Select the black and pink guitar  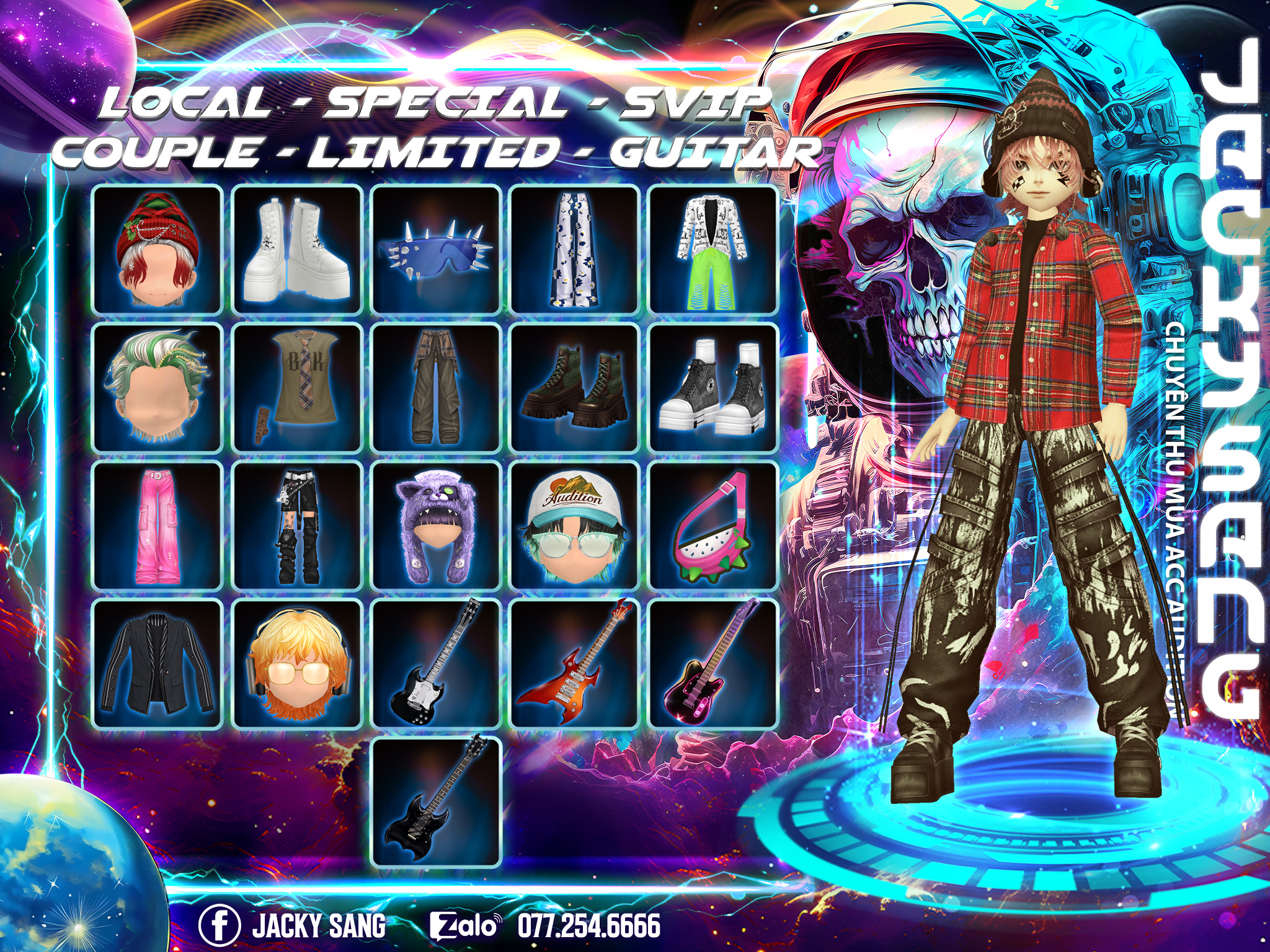pos(713,664)
